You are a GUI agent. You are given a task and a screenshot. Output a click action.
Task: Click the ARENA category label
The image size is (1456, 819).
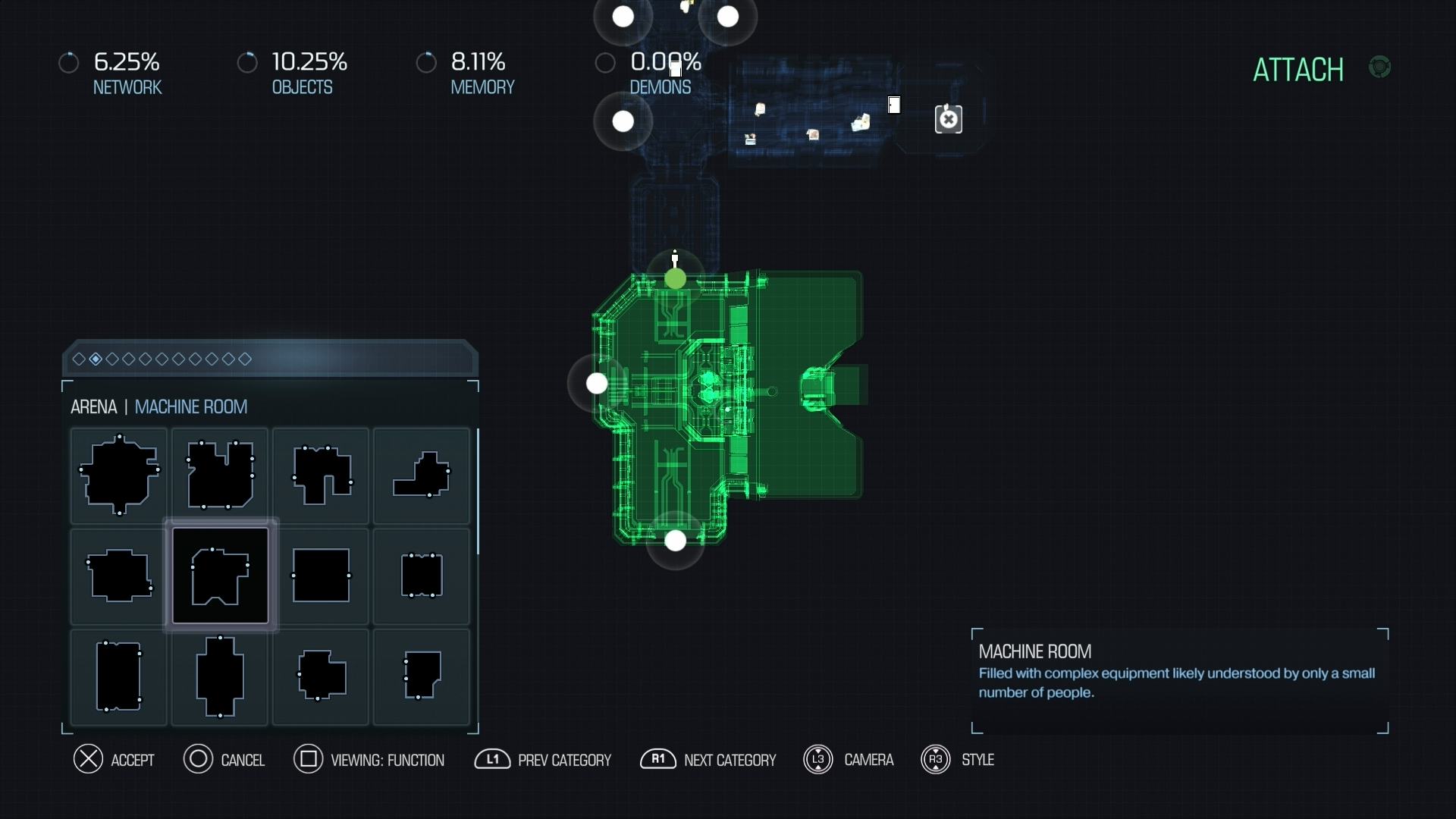pos(93,407)
